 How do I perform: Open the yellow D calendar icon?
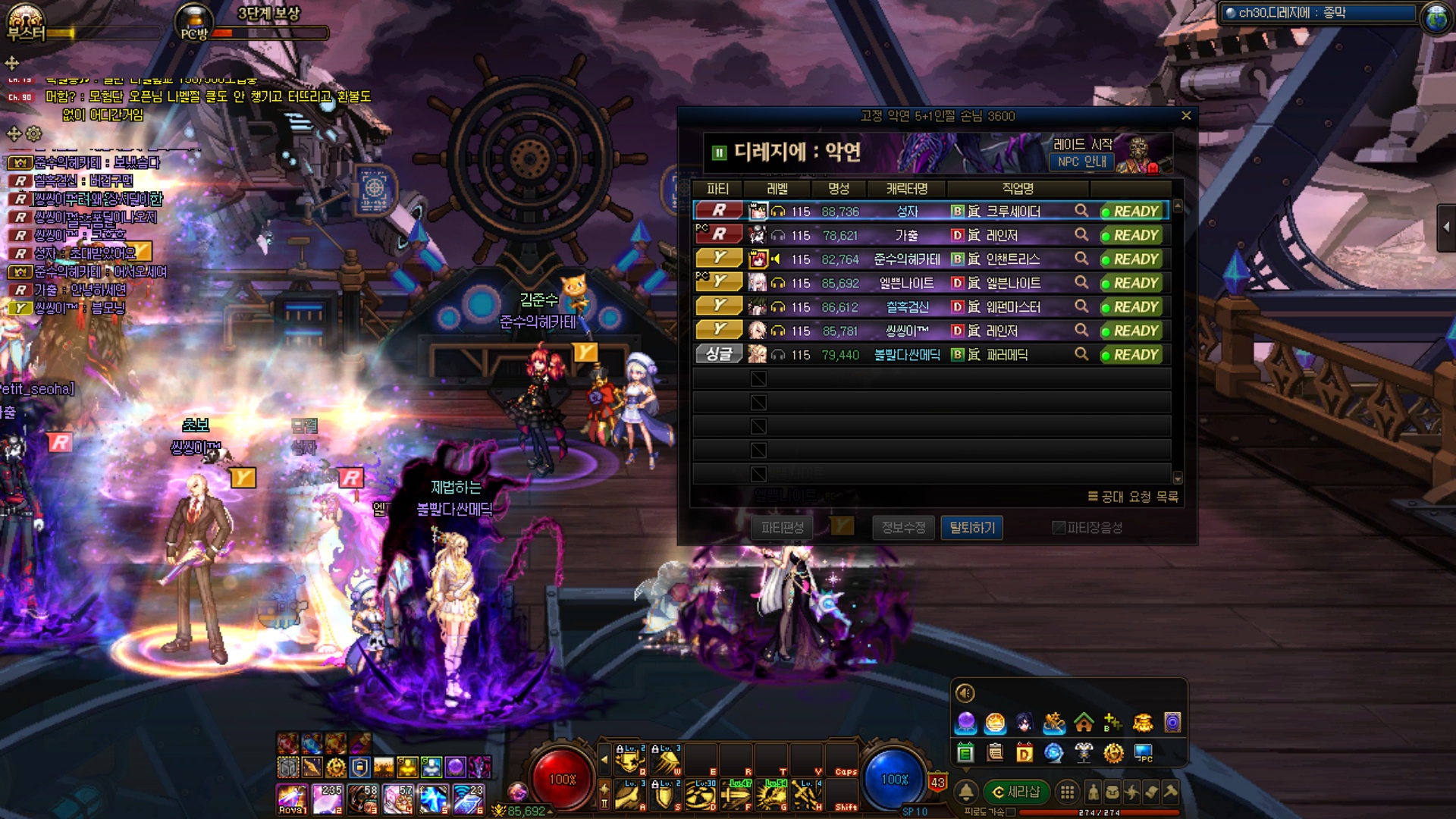click(1025, 753)
